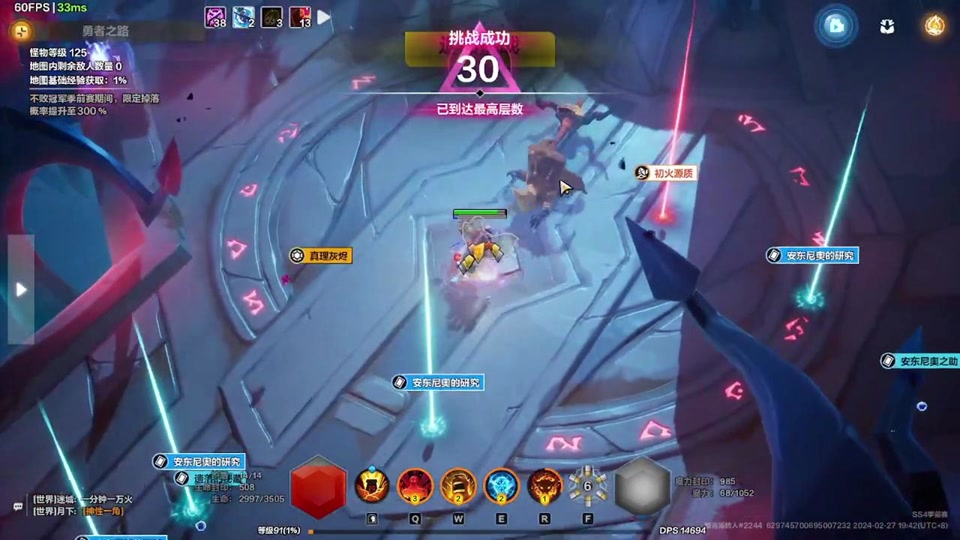960x540 pixels.
Task: Click the white download-arrow icon
Action: [887, 26]
